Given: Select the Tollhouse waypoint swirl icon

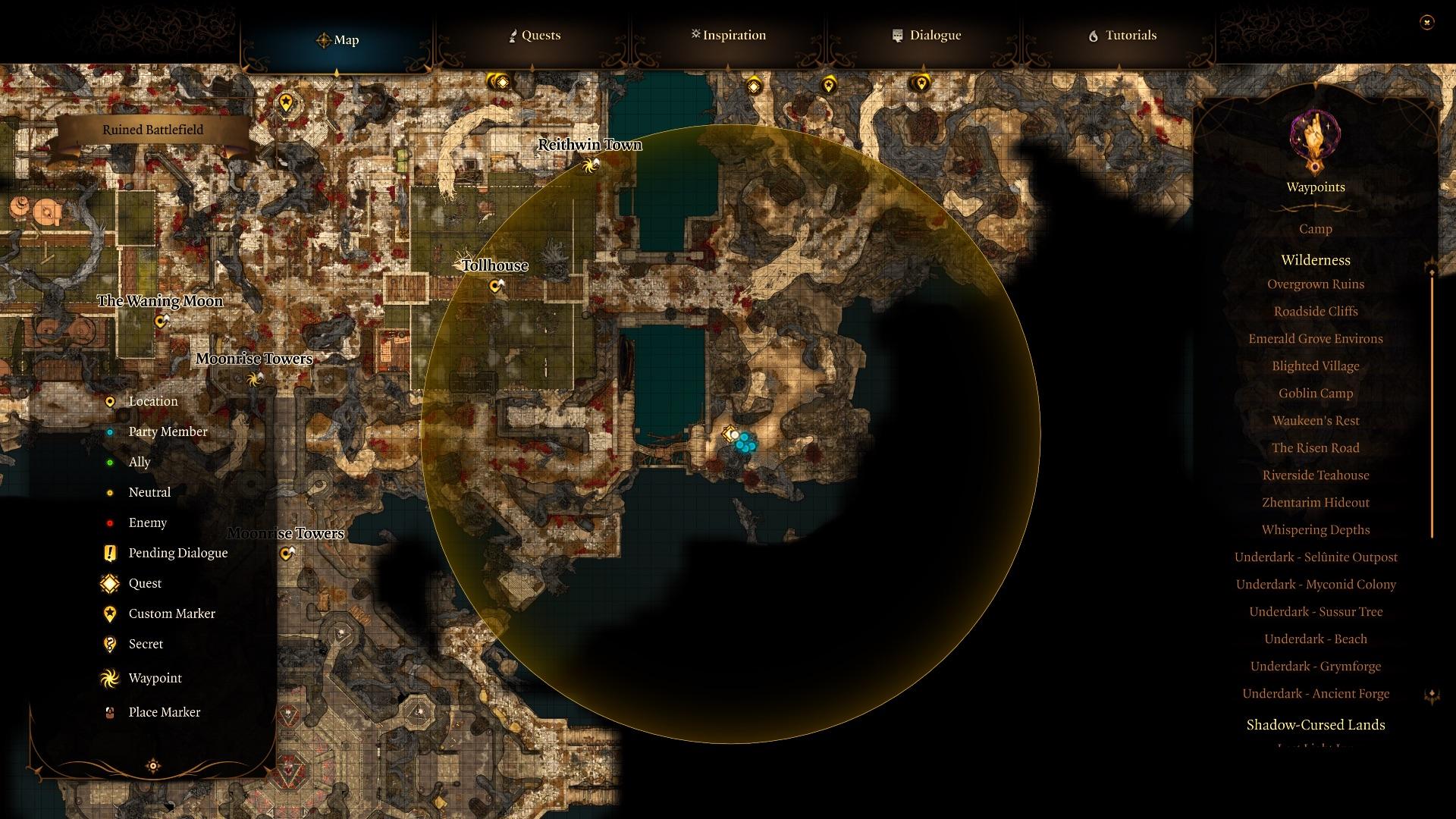Looking at the screenshot, I should [x=496, y=286].
